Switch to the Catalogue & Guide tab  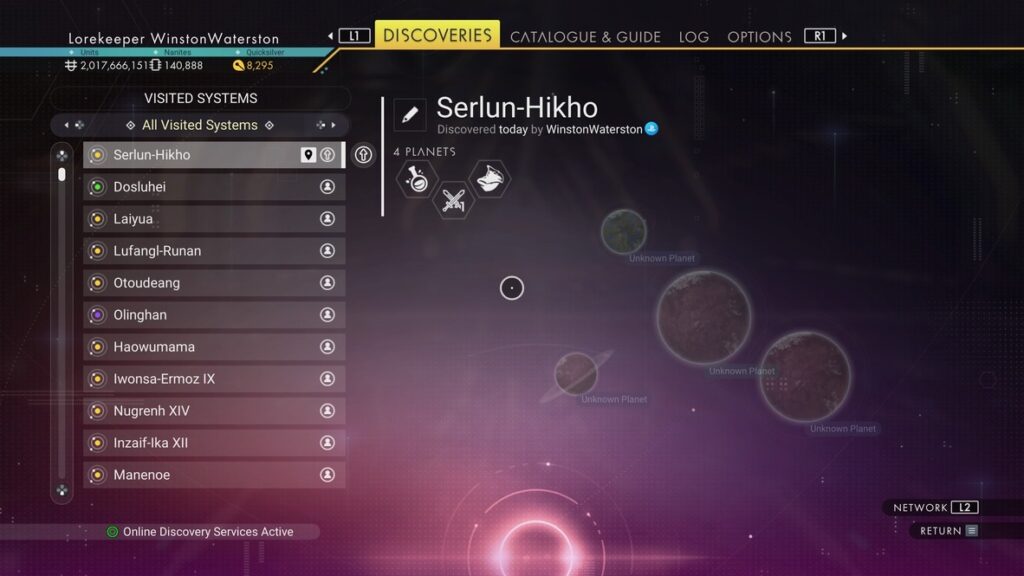[585, 37]
